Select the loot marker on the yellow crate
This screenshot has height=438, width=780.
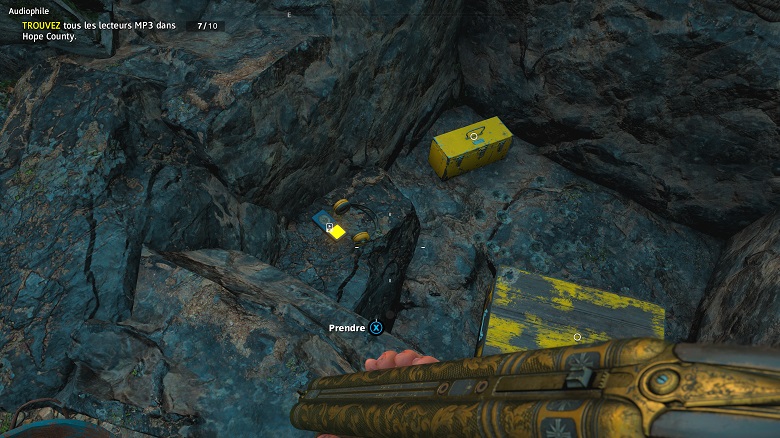point(473,136)
